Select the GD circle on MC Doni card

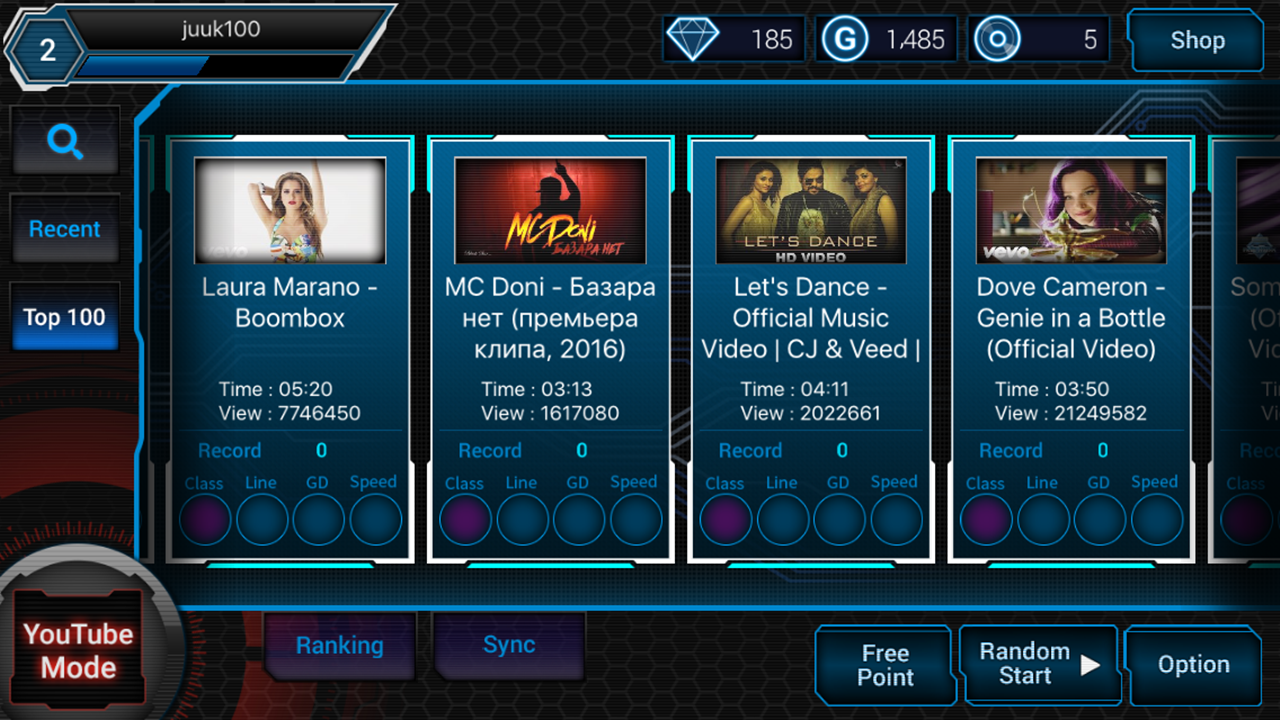[x=579, y=519]
